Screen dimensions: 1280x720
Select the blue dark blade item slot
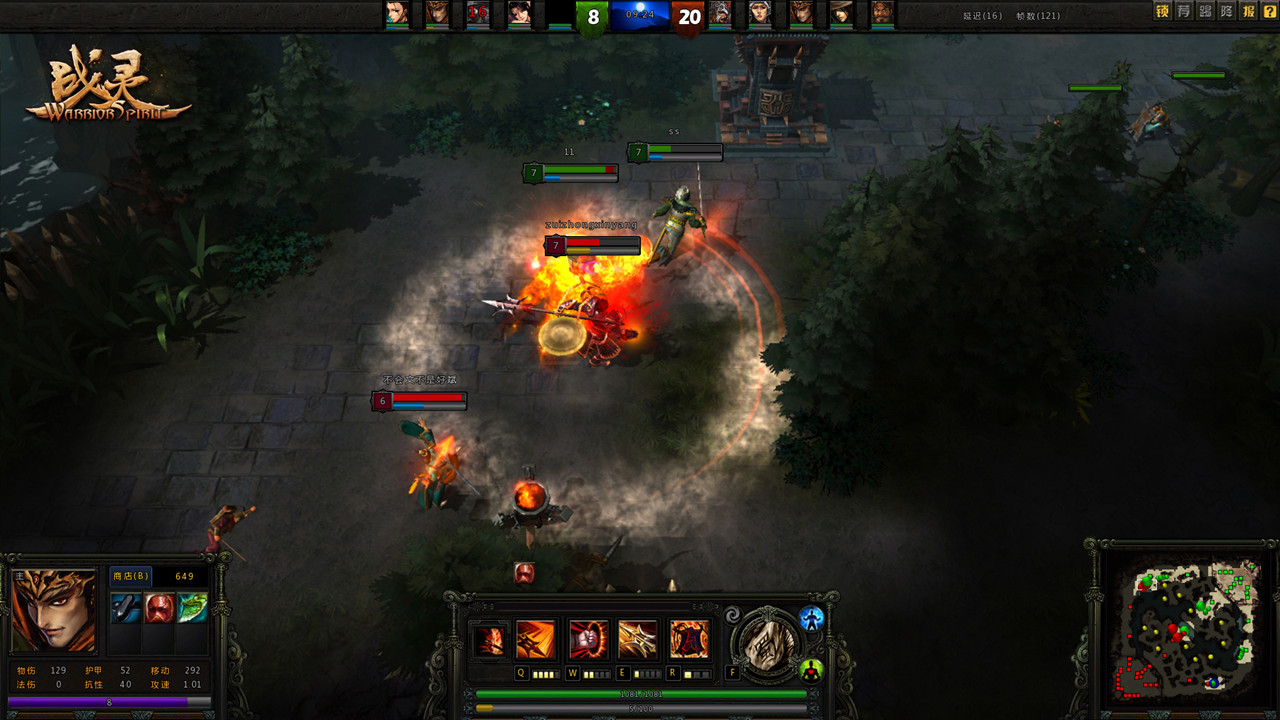point(126,608)
